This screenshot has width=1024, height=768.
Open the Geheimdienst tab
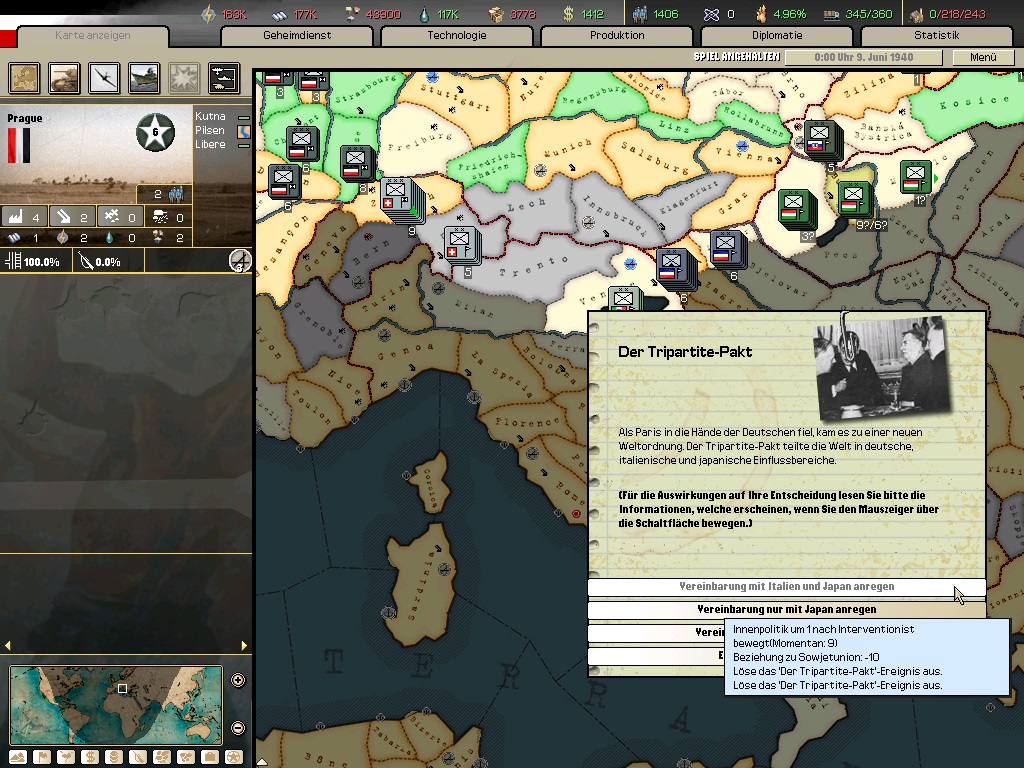(297, 36)
